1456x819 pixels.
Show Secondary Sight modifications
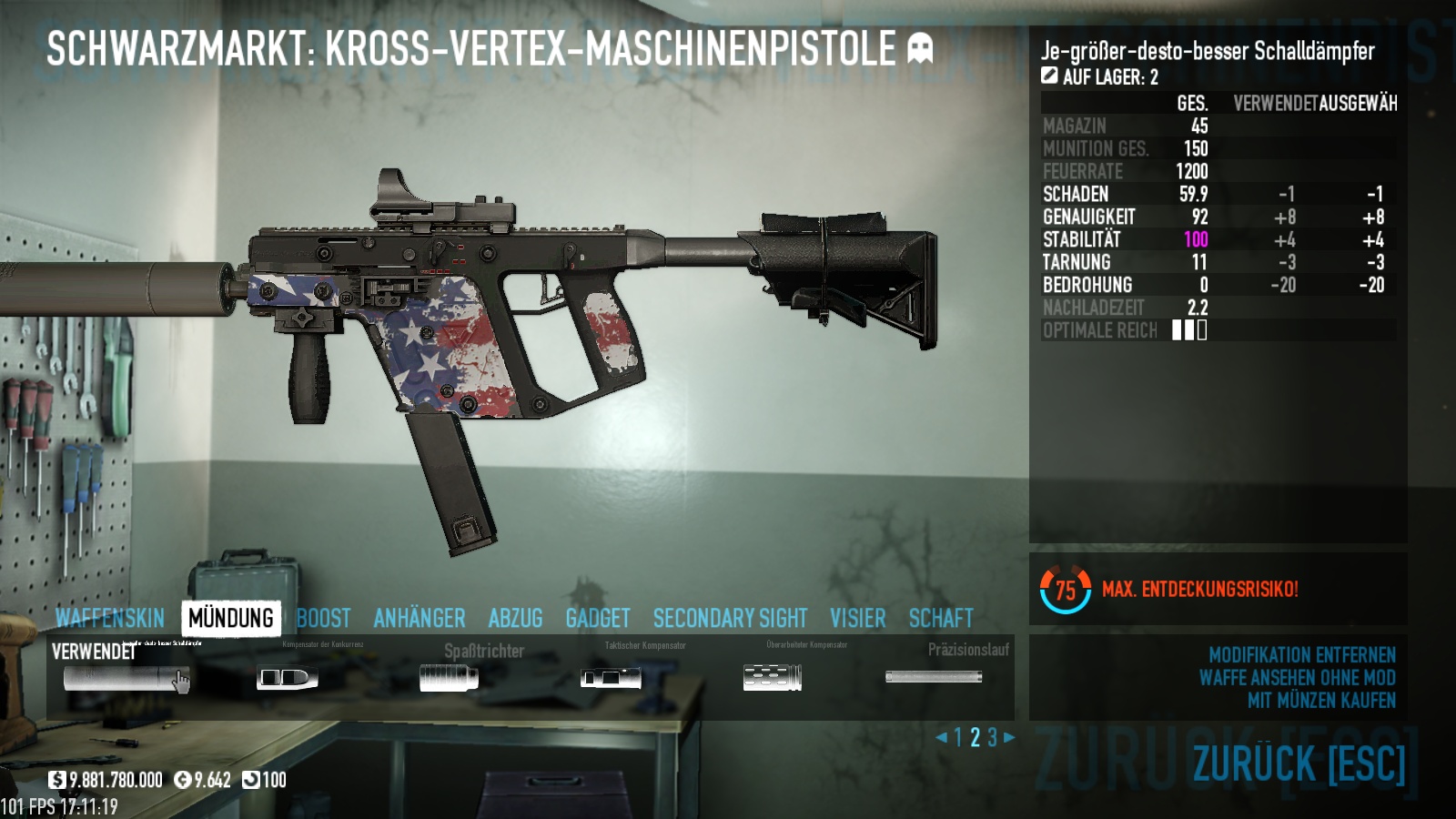[x=730, y=619]
